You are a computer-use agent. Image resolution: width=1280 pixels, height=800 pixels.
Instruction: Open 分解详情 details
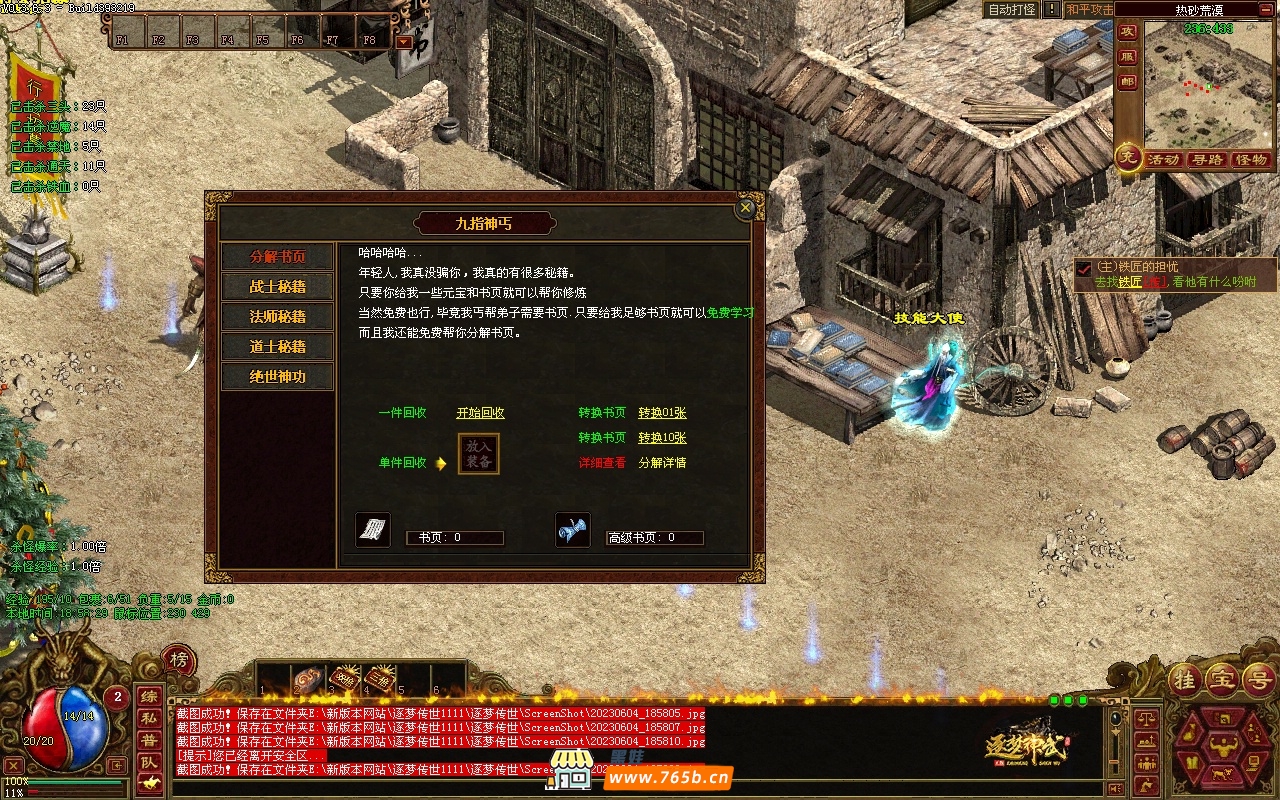point(662,463)
